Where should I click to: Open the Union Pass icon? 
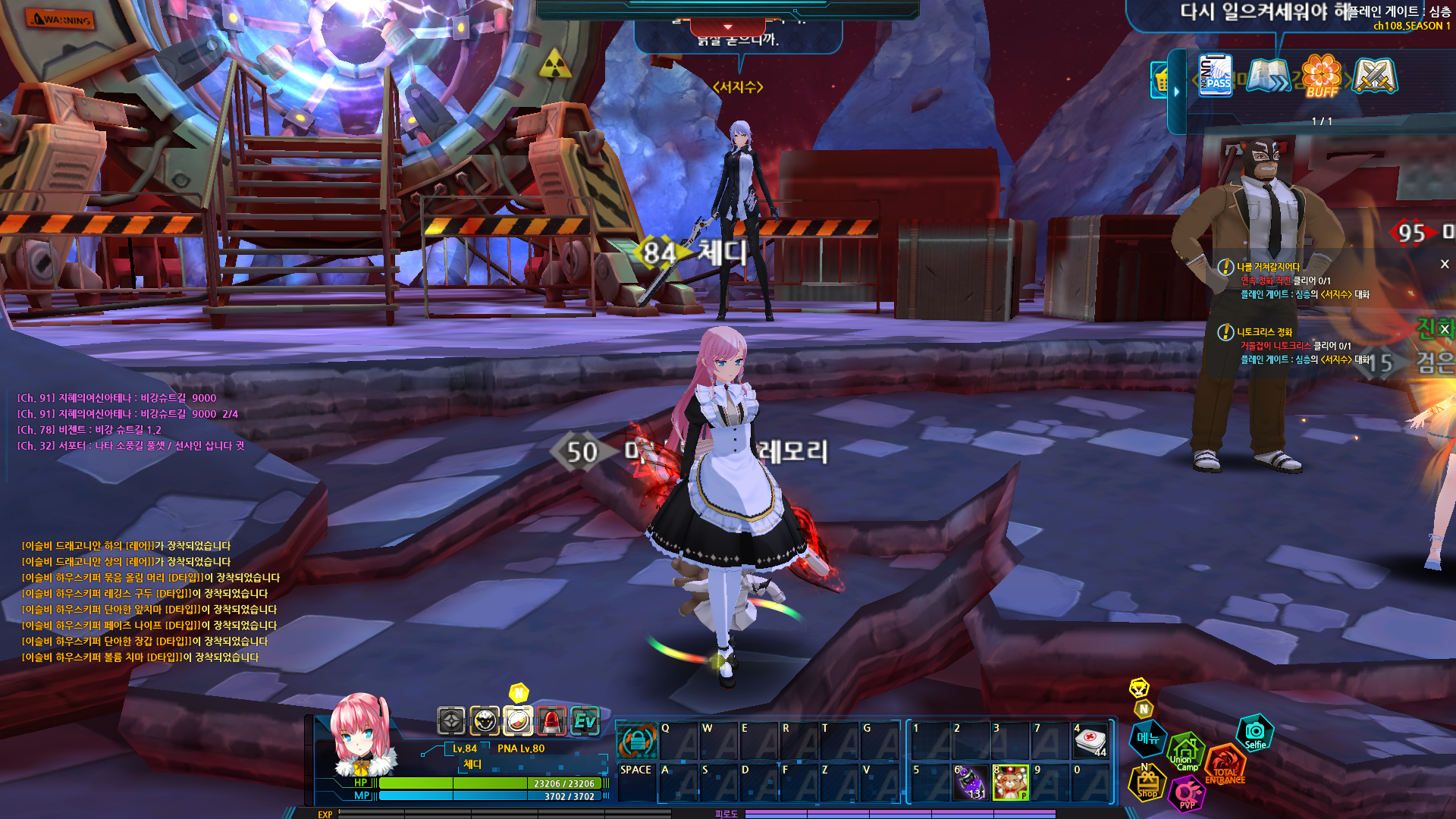coord(1216,75)
